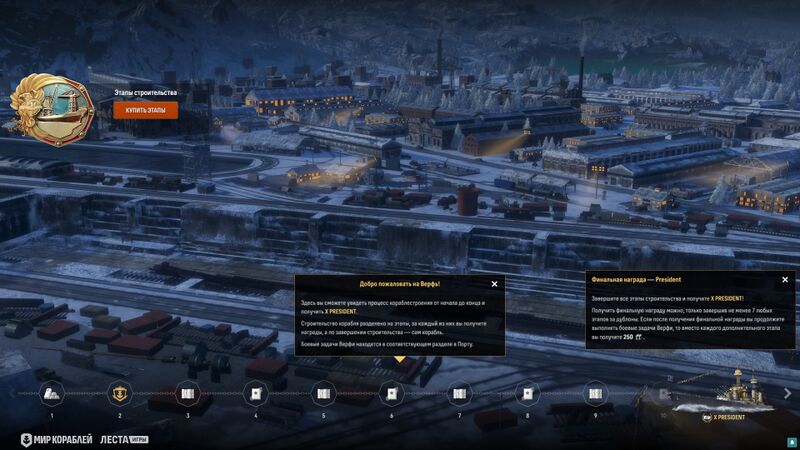
Task: Close the «Добро пожаловать на Верфь!» tooltip
Action: click(494, 284)
